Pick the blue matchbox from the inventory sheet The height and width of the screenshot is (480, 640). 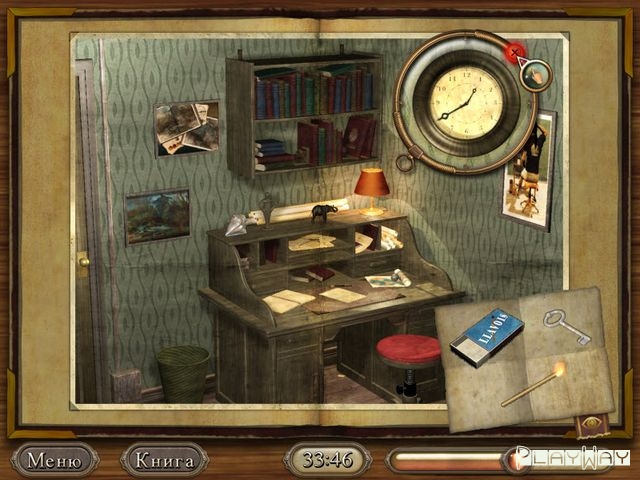pyautogui.click(x=486, y=336)
